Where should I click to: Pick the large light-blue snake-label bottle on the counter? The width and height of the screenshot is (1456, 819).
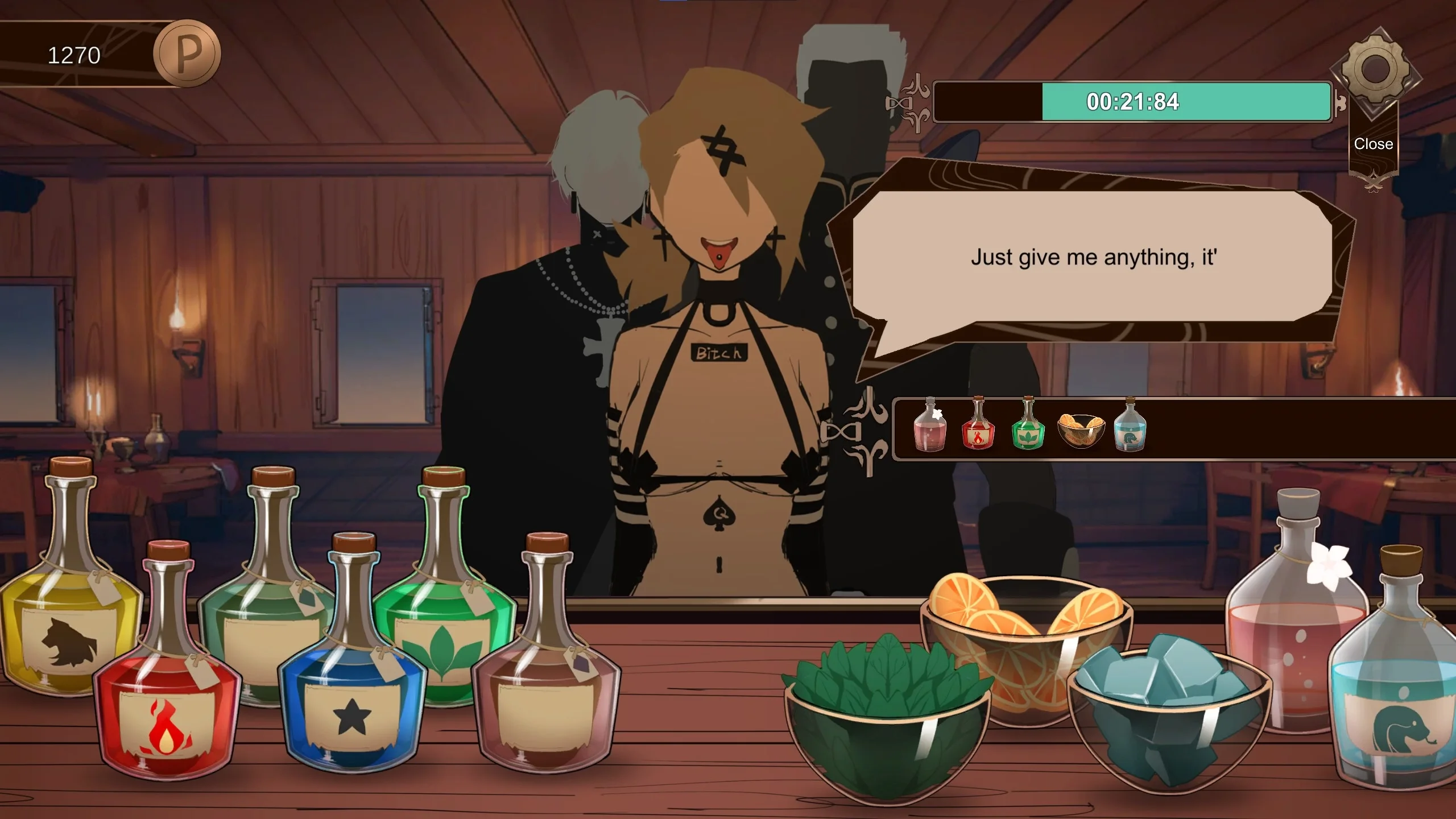pos(1399,700)
